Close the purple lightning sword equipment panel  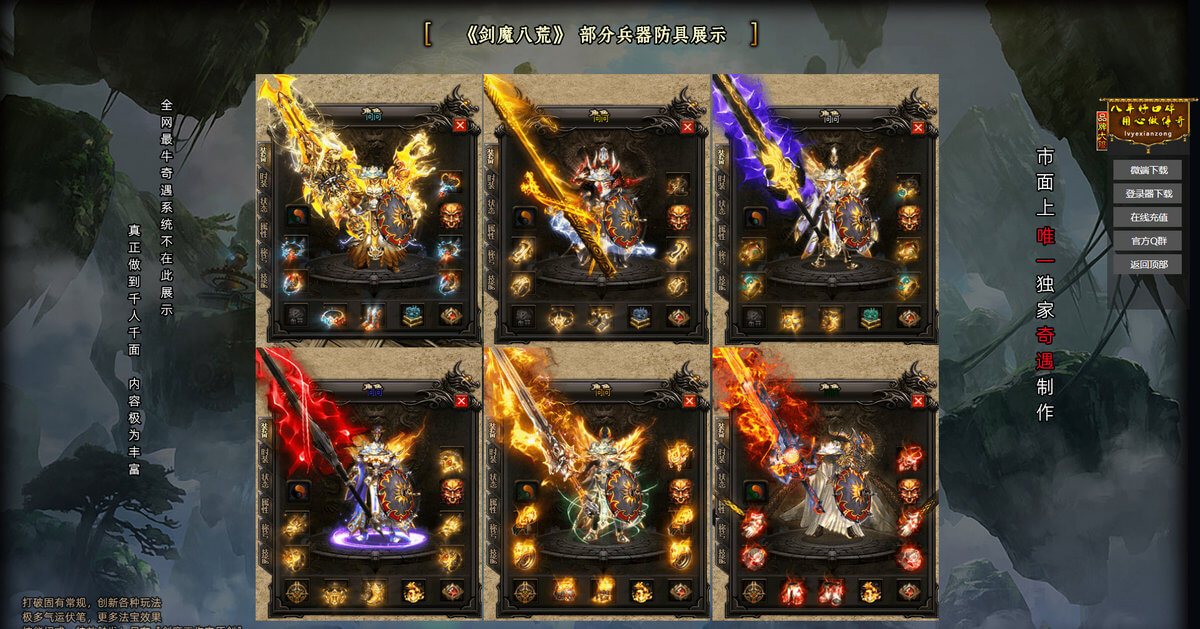pyautogui.click(x=917, y=127)
